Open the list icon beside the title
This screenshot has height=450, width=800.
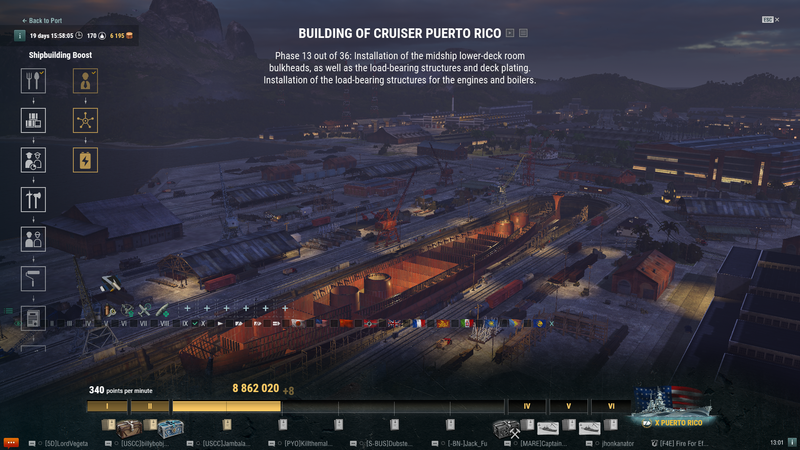[524, 33]
